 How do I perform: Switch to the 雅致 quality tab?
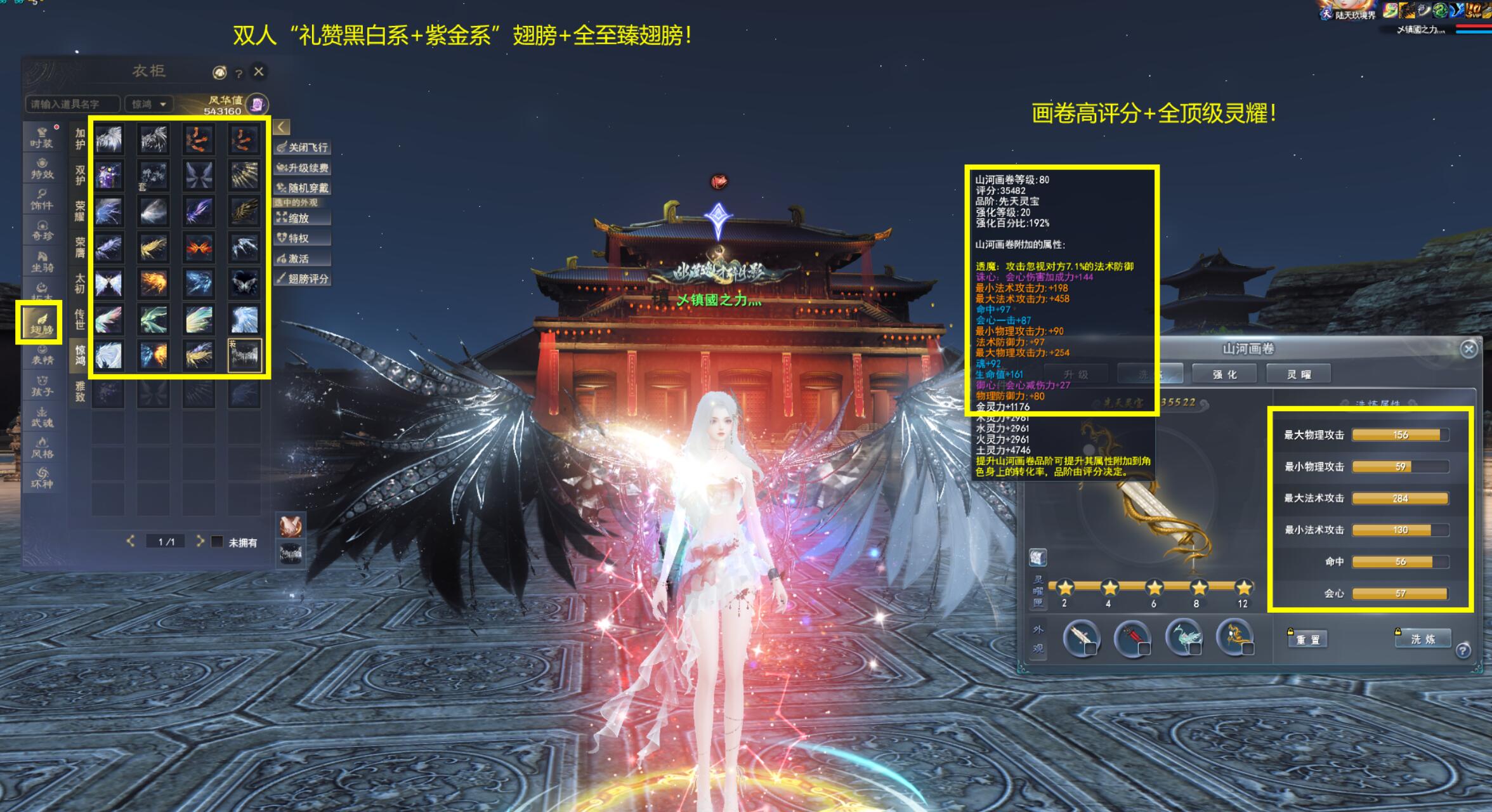point(80,391)
